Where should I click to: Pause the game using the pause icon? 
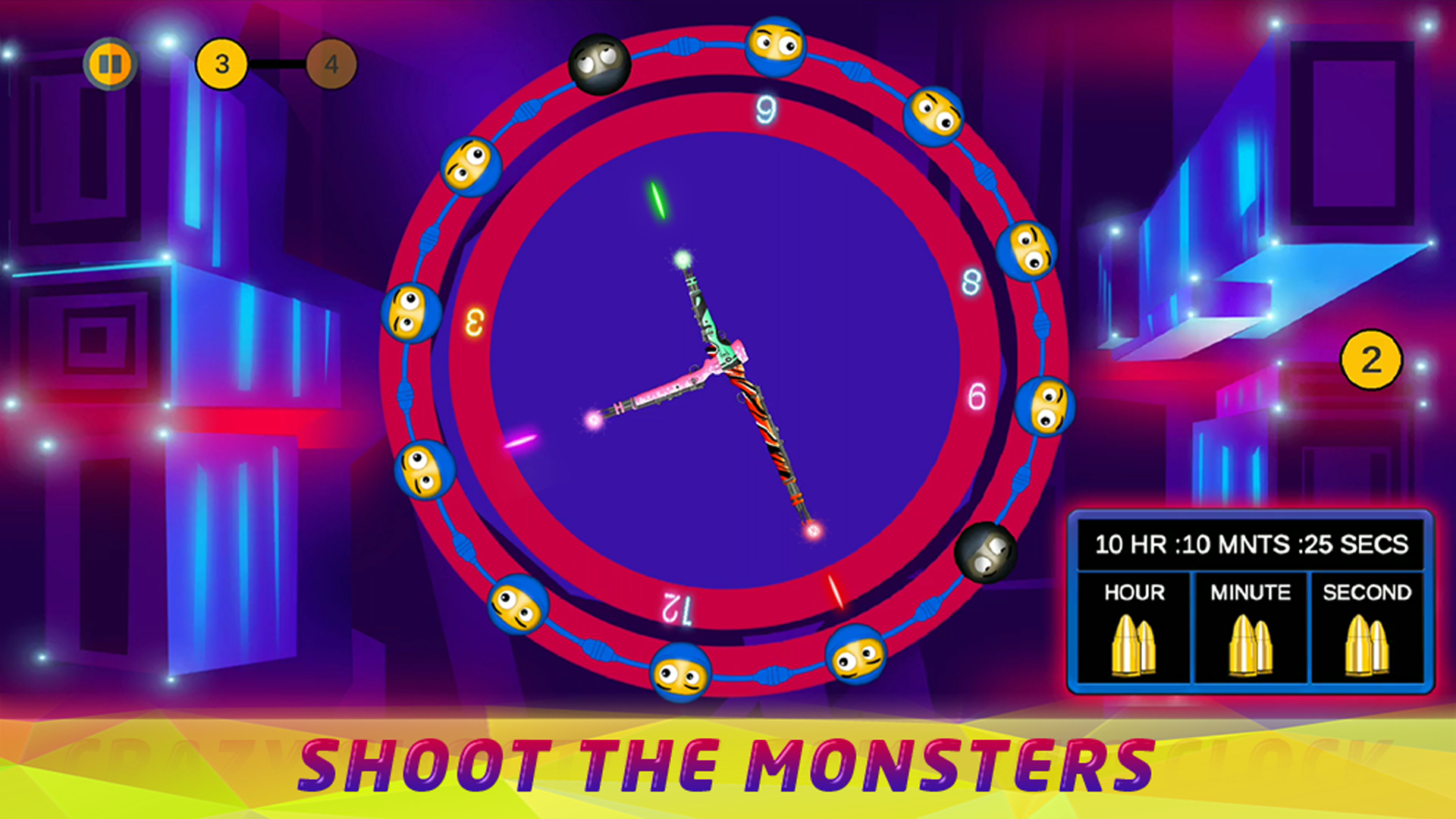[x=111, y=64]
